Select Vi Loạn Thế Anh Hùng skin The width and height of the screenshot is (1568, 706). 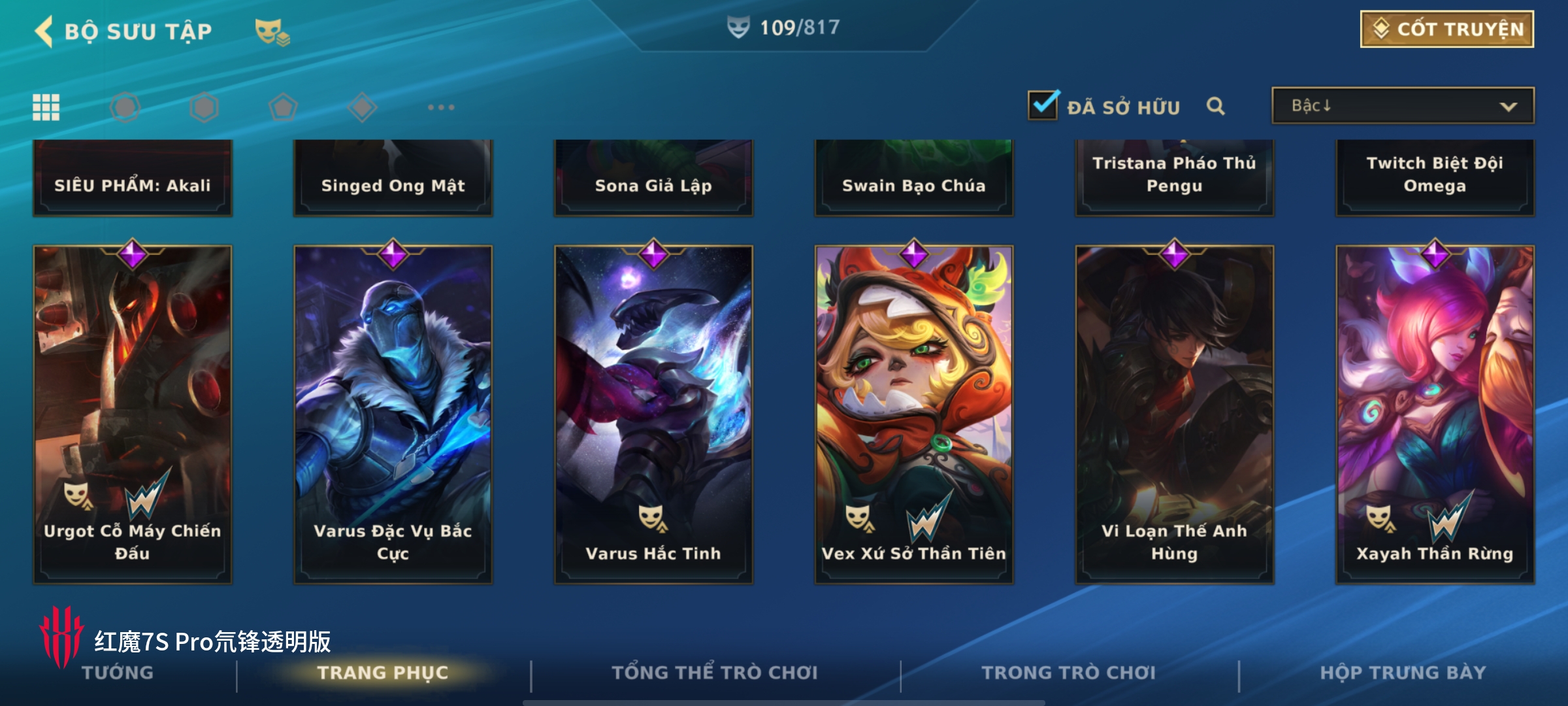click(1174, 413)
